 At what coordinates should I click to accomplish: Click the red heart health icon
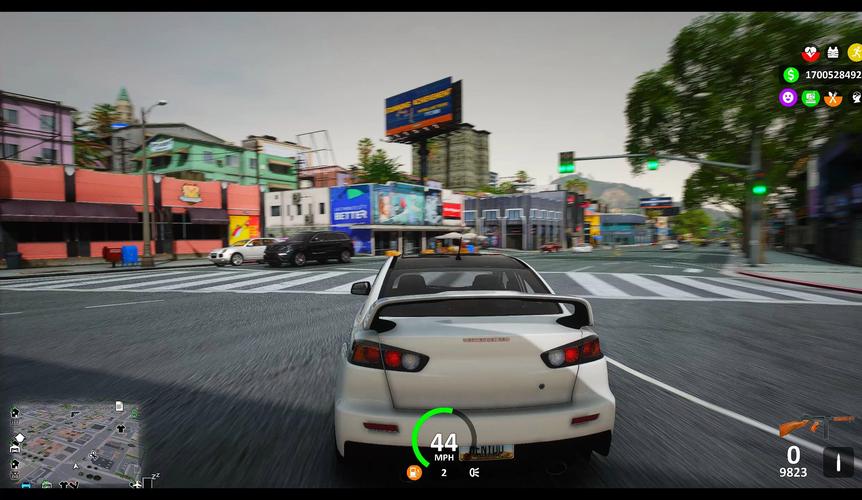(810, 53)
